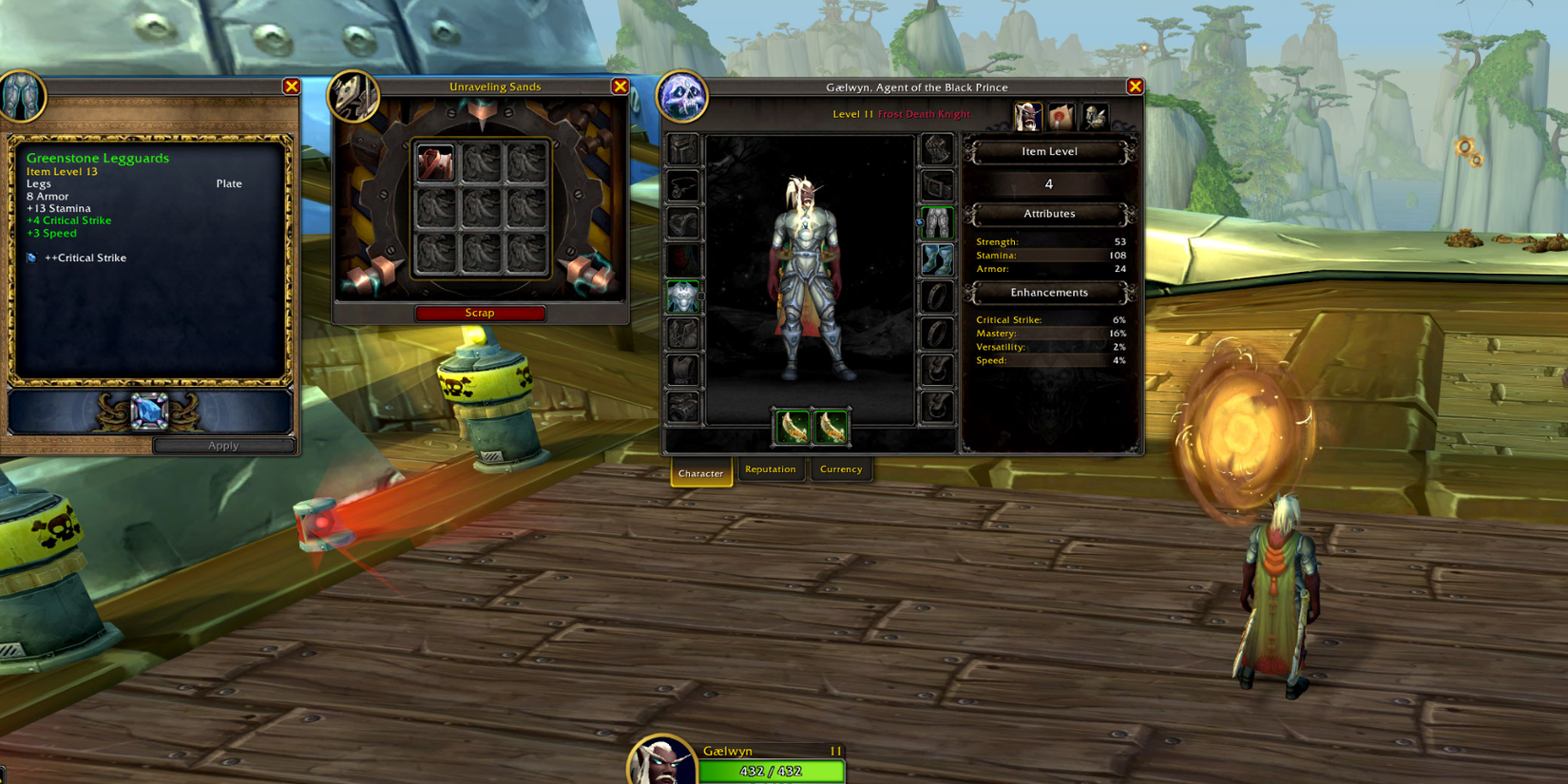This screenshot has height=784, width=1568.
Task: Select the equipped legs slot on the paper doll
Action: pyautogui.click(x=936, y=220)
